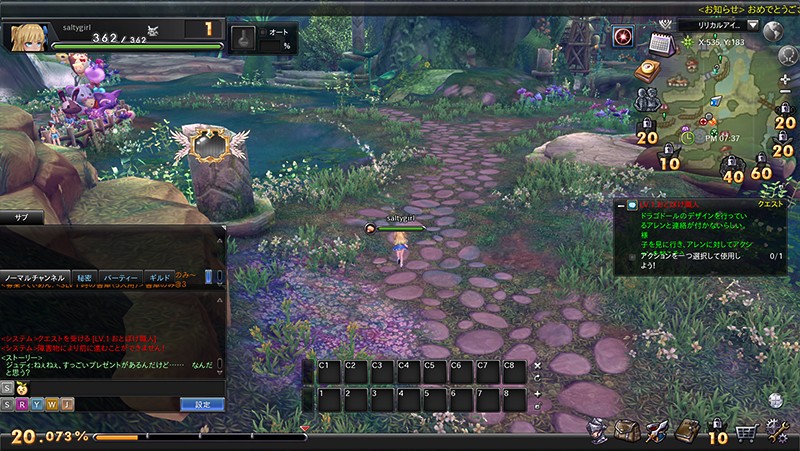Open the armored character equipment icon
The image size is (800, 451).
[596, 430]
